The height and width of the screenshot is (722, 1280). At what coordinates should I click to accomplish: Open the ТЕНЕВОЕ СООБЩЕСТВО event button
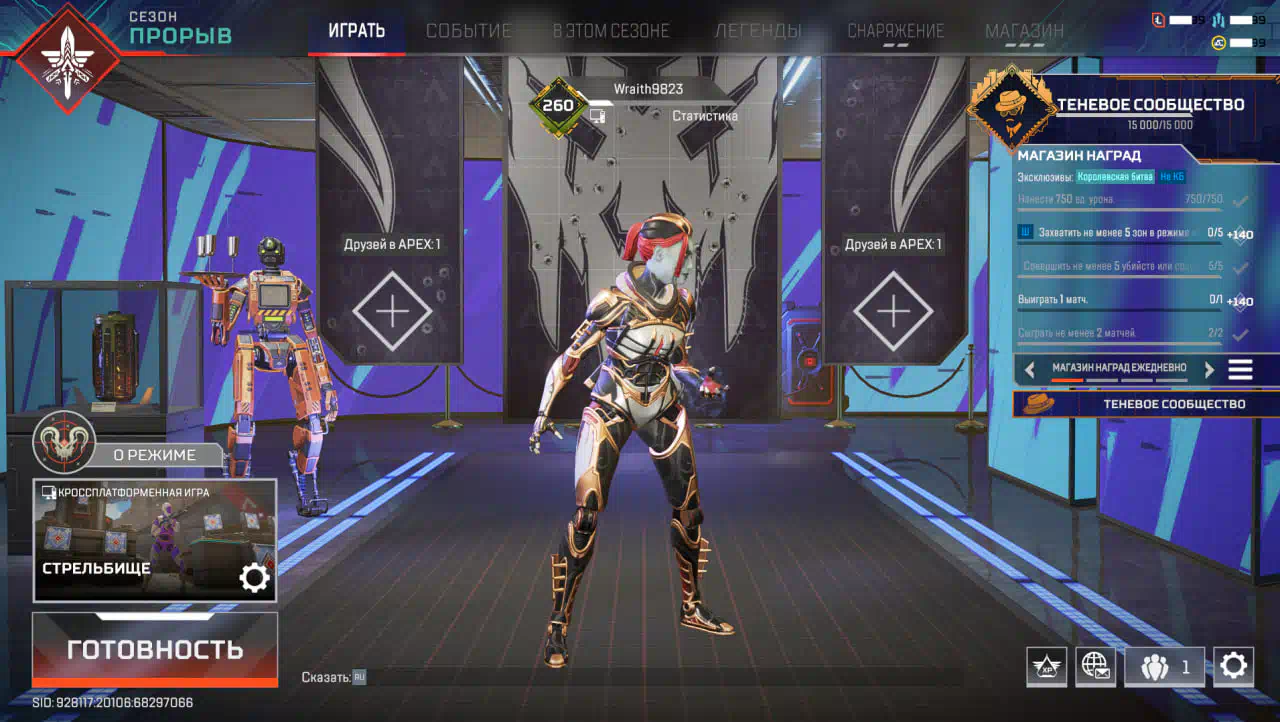[1146, 404]
